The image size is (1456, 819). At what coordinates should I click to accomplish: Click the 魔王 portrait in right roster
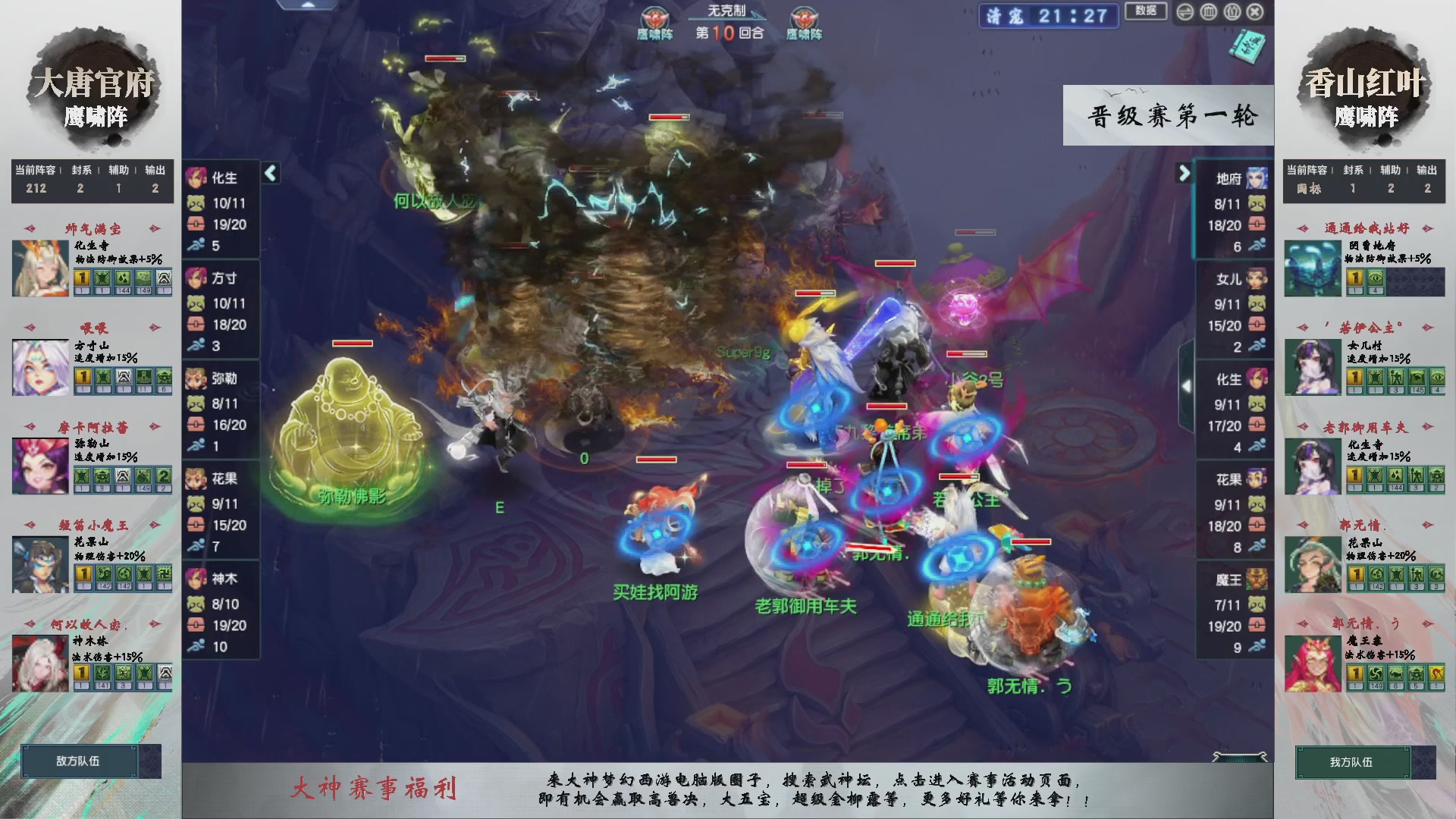(1257, 578)
